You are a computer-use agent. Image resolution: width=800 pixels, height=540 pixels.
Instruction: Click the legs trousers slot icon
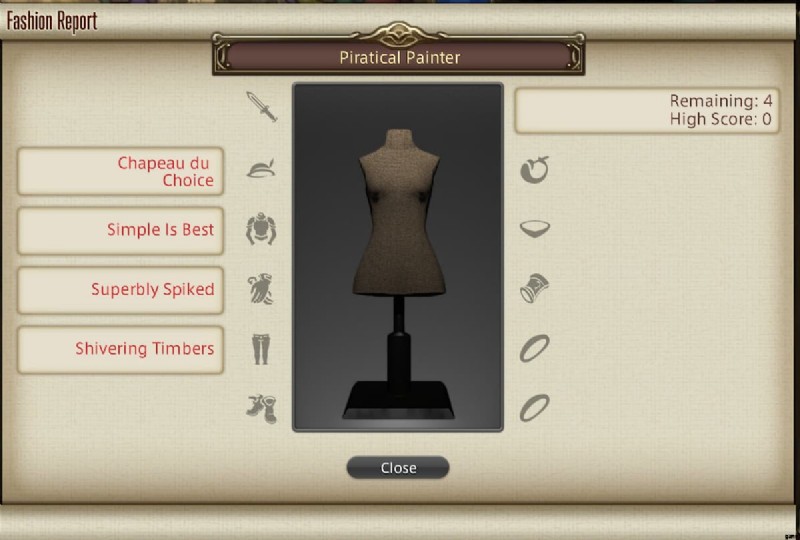point(261,348)
